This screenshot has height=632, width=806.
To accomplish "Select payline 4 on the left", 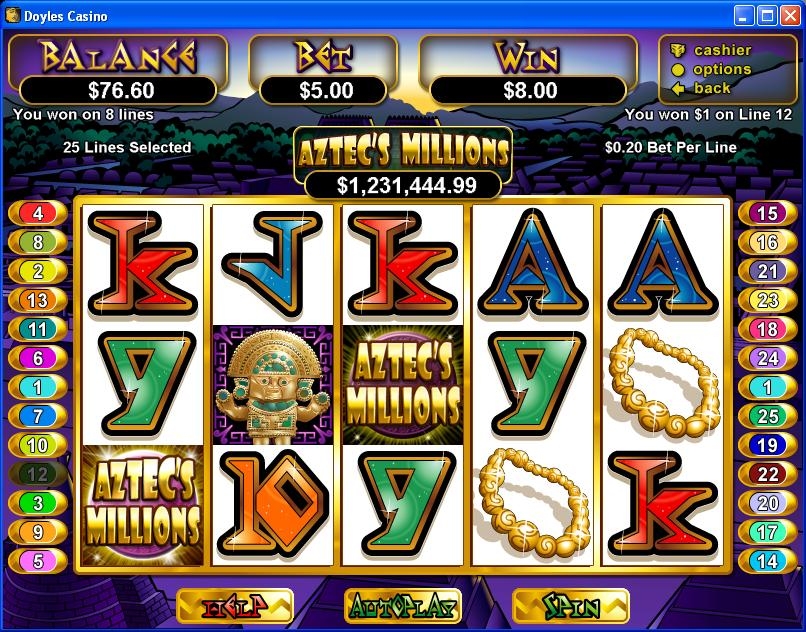I will [x=38, y=213].
